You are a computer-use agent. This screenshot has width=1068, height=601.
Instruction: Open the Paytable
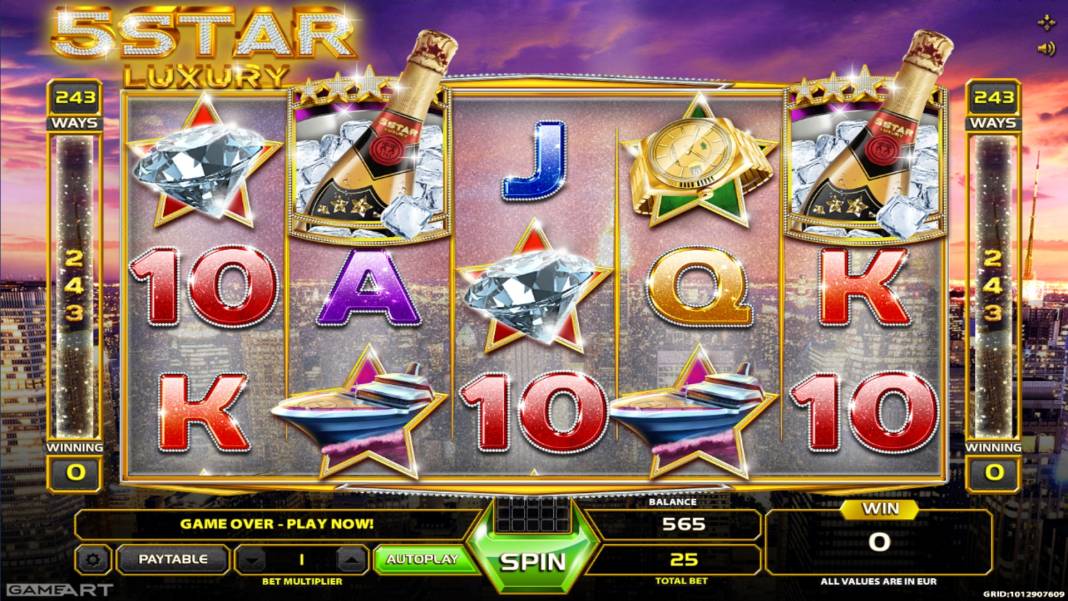pos(173,559)
